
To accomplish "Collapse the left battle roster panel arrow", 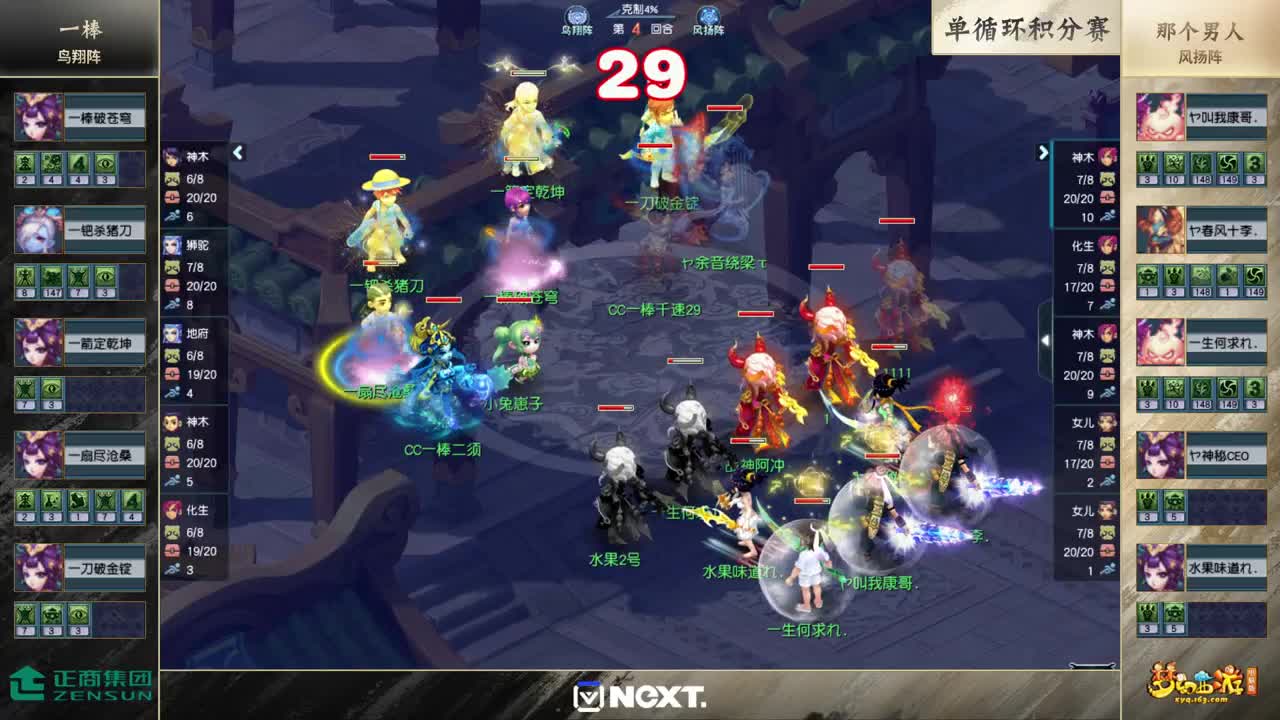I will pyautogui.click(x=239, y=155).
